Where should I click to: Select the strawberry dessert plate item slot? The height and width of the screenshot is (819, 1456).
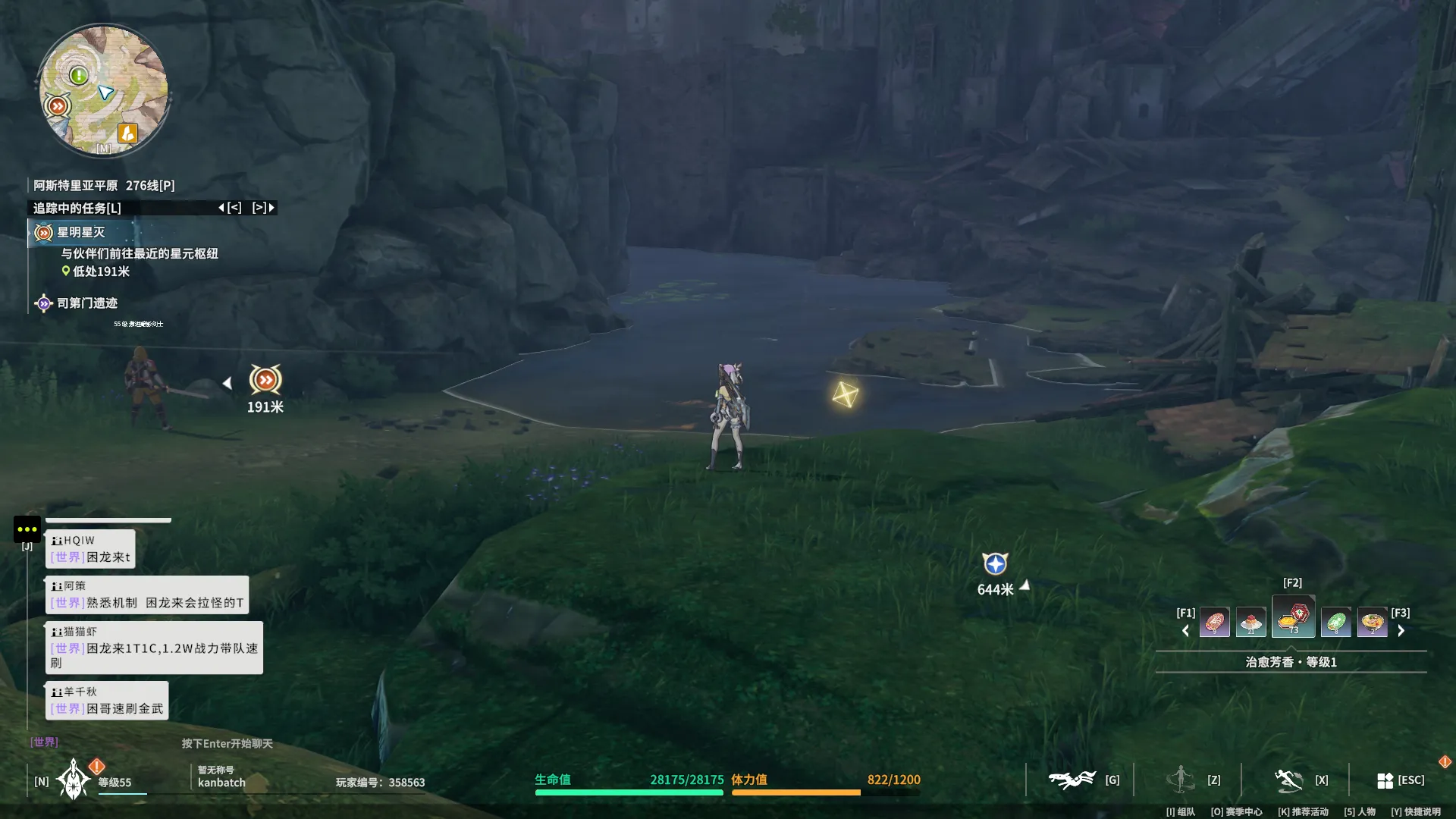[1250, 623]
